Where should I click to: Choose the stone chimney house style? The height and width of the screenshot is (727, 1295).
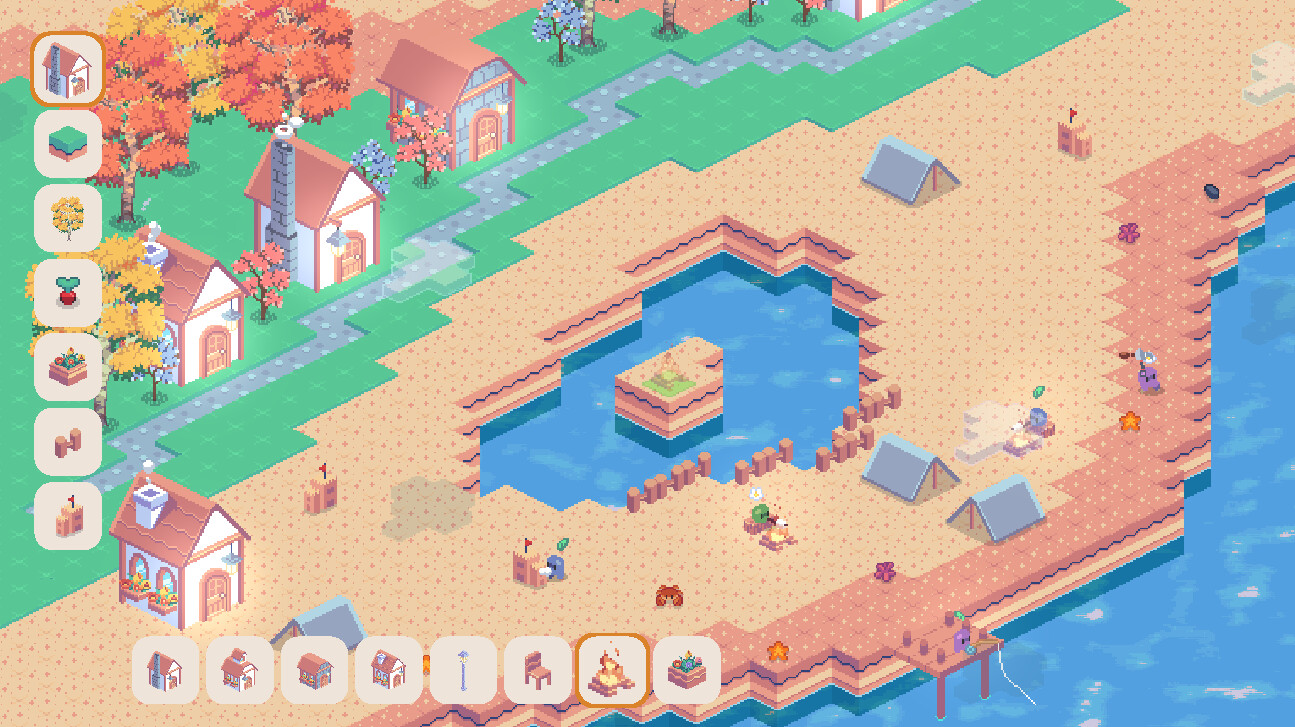tap(165, 672)
